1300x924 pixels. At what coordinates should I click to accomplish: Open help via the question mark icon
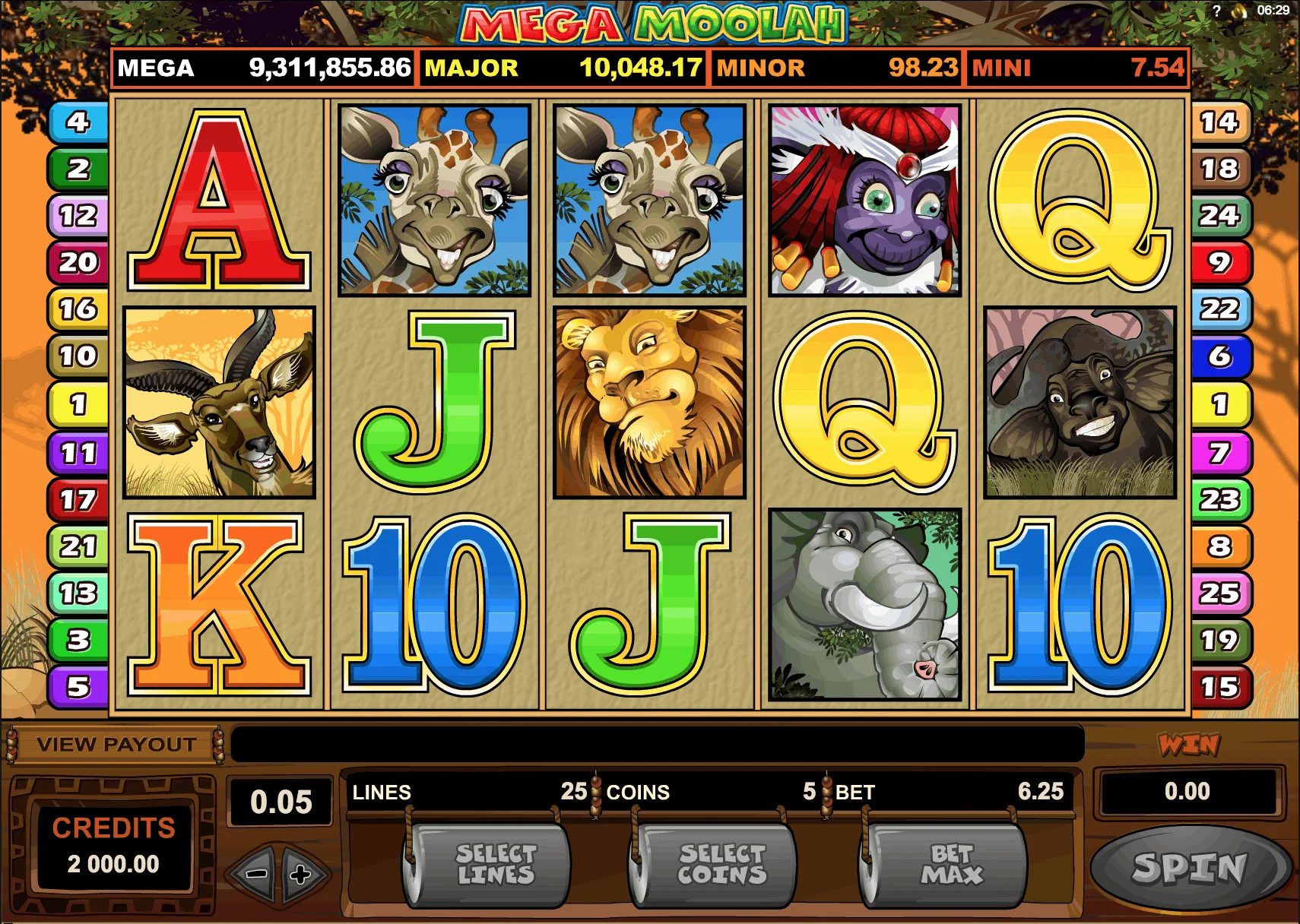pyautogui.click(x=1216, y=11)
